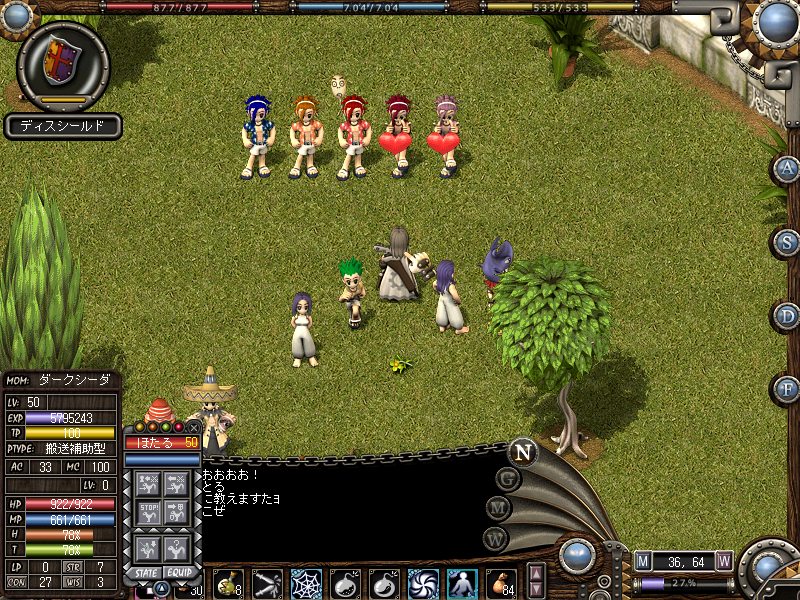Switch to the W chat channel tab
This screenshot has width=800, height=600.
coord(495,538)
